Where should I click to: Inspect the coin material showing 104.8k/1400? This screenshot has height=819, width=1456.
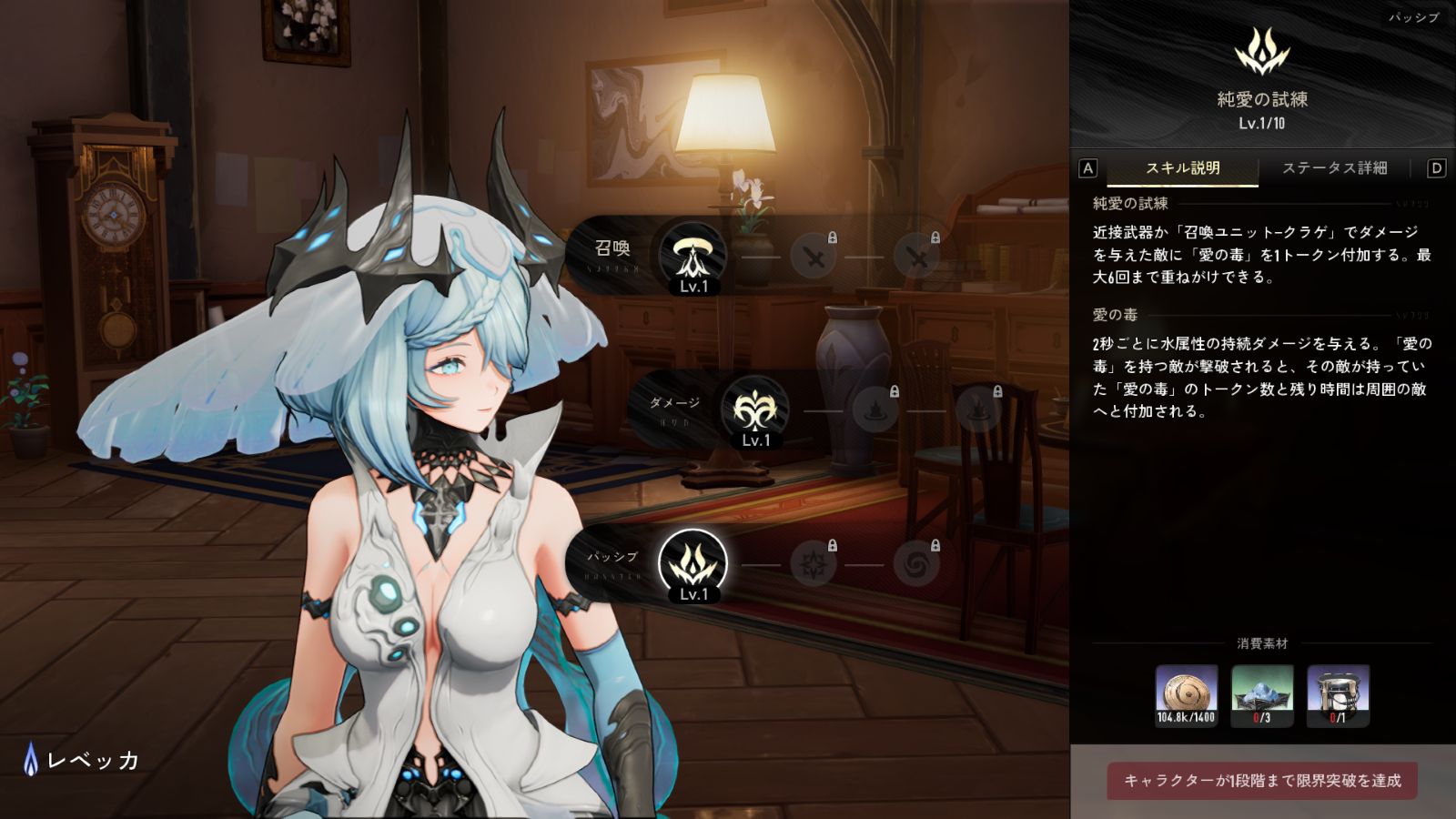(x=1186, y=695)
